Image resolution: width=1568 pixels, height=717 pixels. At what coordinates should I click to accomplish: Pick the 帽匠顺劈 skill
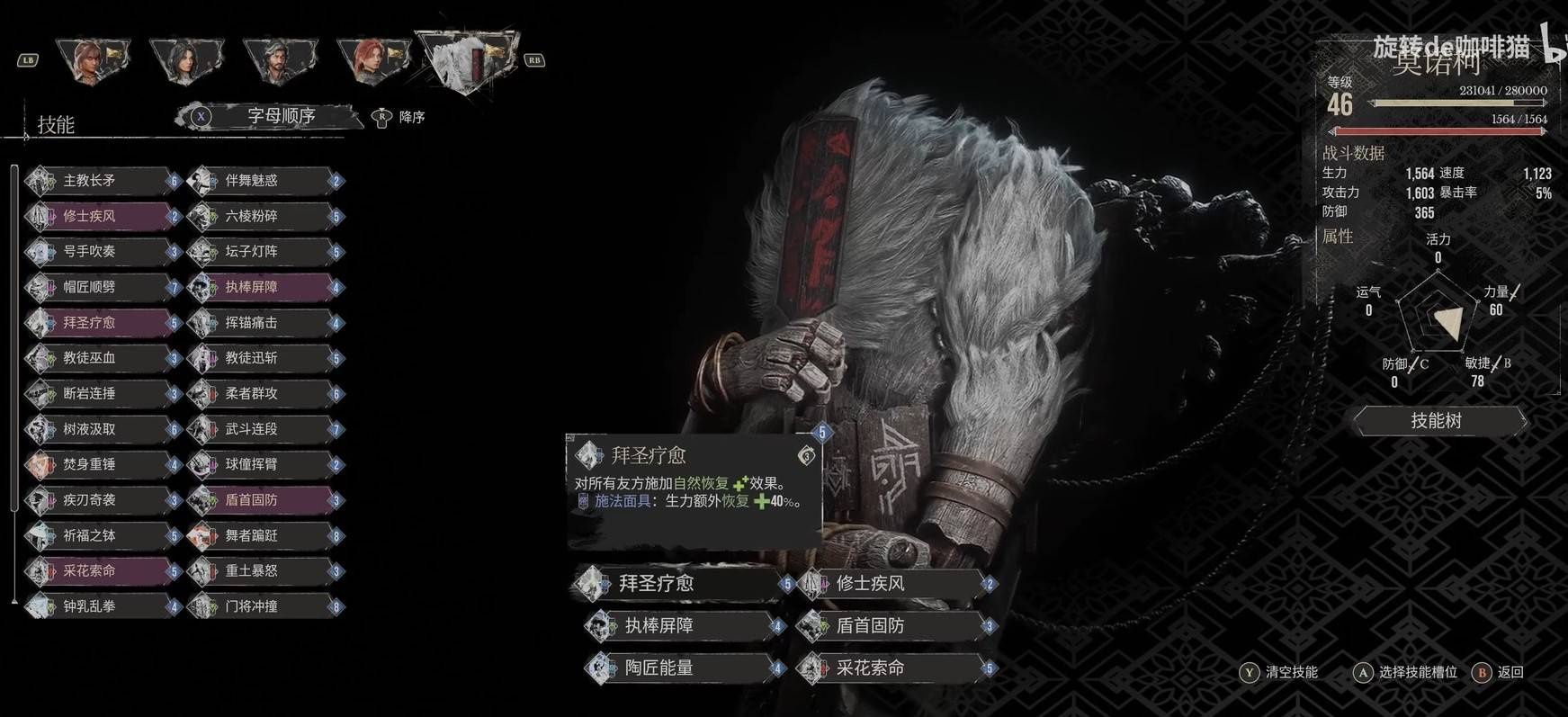(x=101, y=287)
